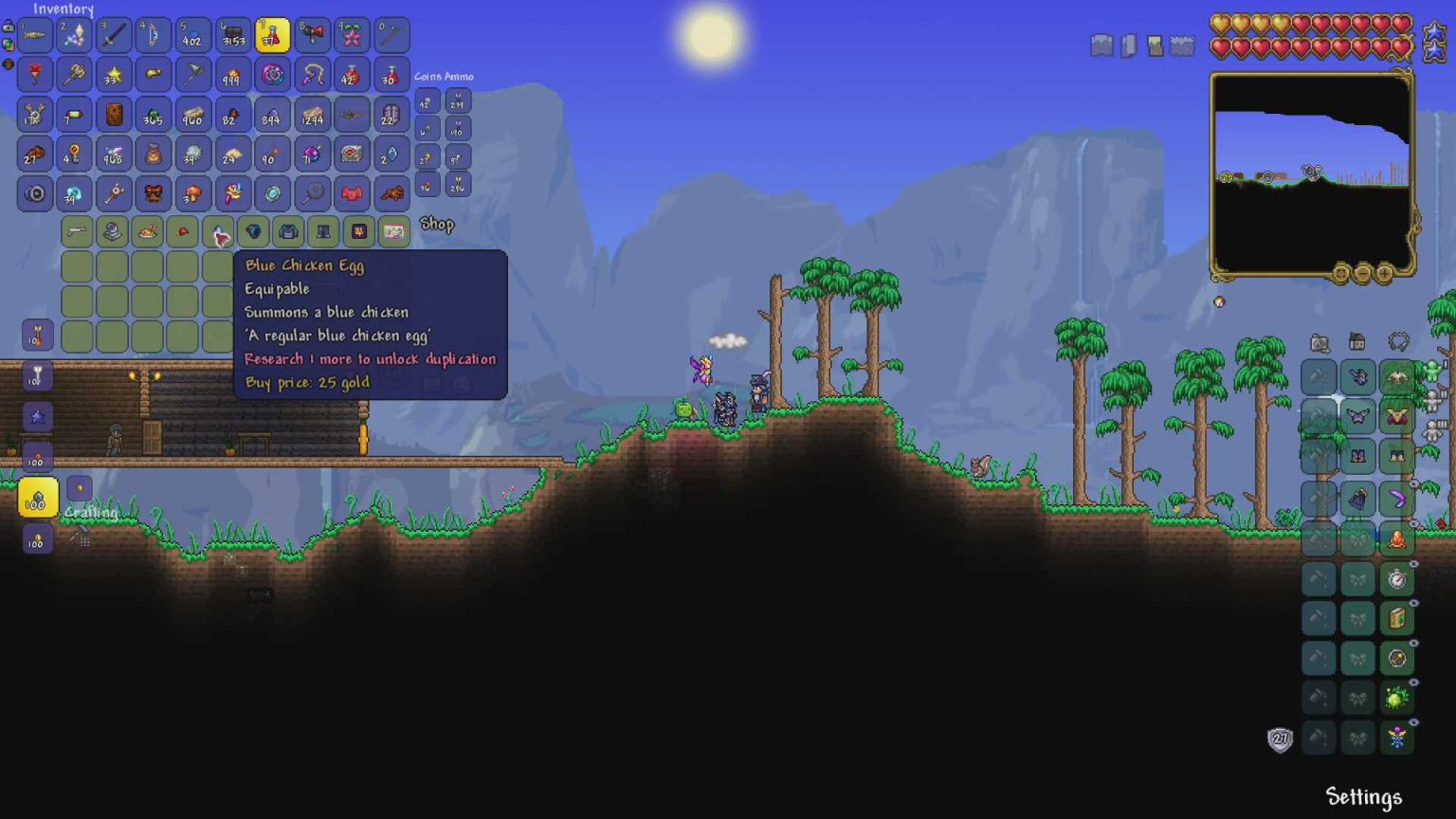The width and height of the screenshot is (1456, 819).
Task: Select the pickaxe in the Crafting menu
Action: pyautogui.click(x=79, y=536)
